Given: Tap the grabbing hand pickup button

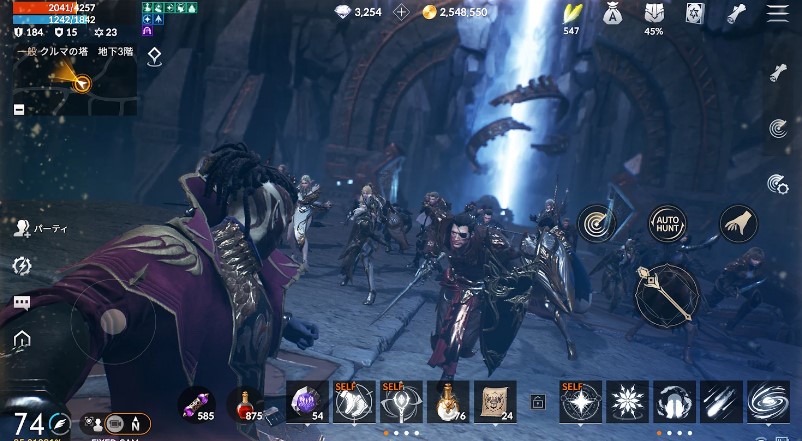Looking at the screenshot, I should click(738, 223).
